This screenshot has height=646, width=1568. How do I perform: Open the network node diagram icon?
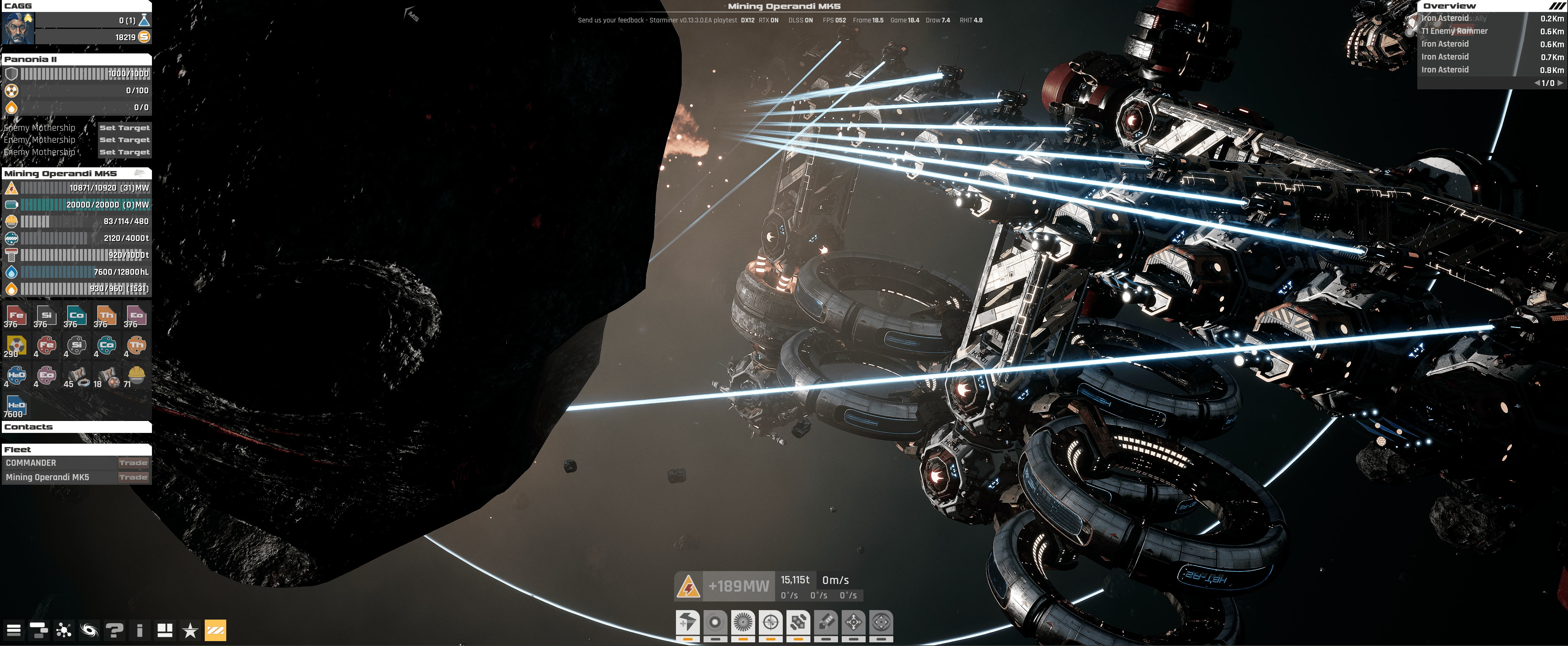[x=63, y=630]
